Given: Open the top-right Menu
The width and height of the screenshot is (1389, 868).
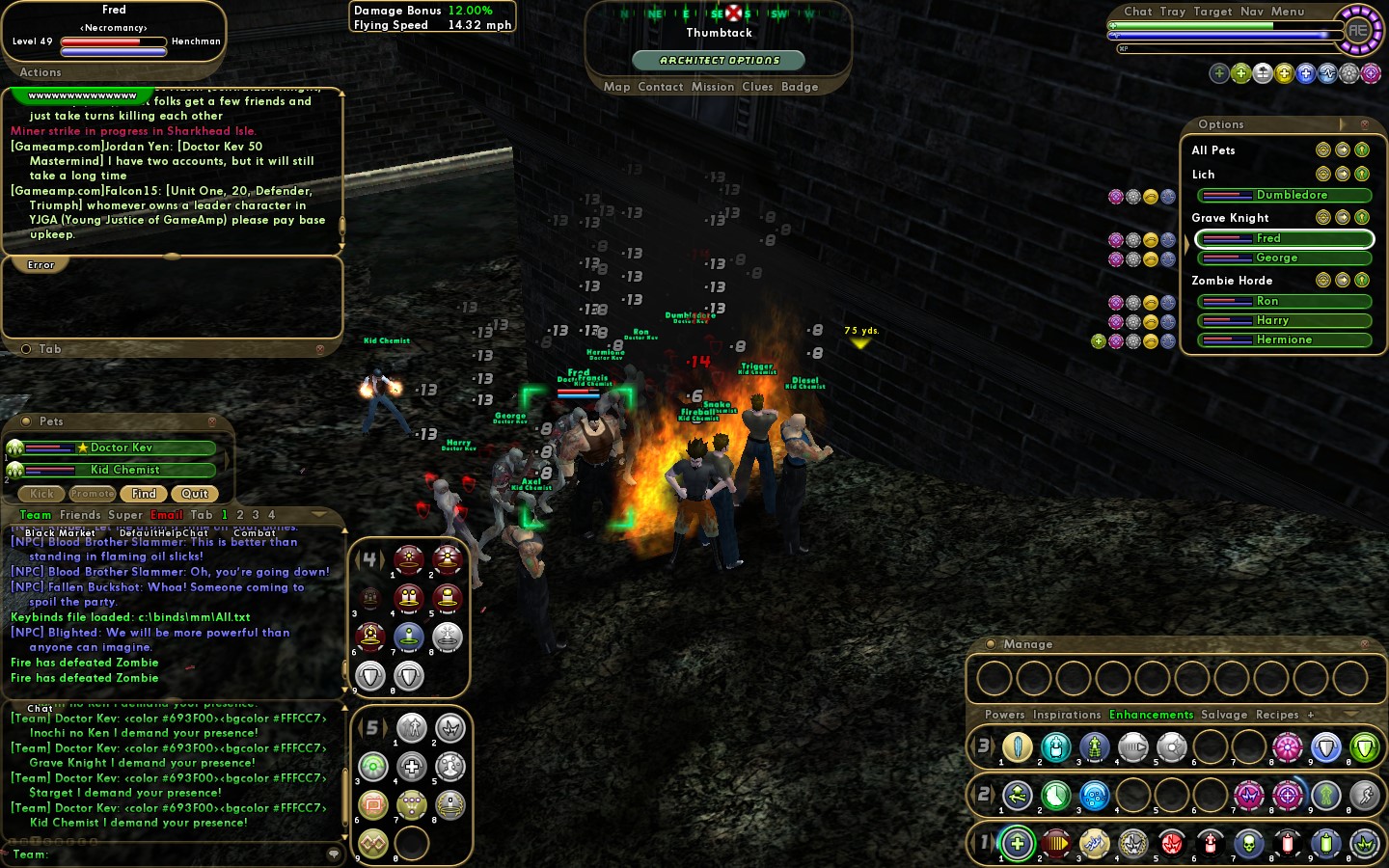Looking at the screenshot, I should tap(1288, 12).
